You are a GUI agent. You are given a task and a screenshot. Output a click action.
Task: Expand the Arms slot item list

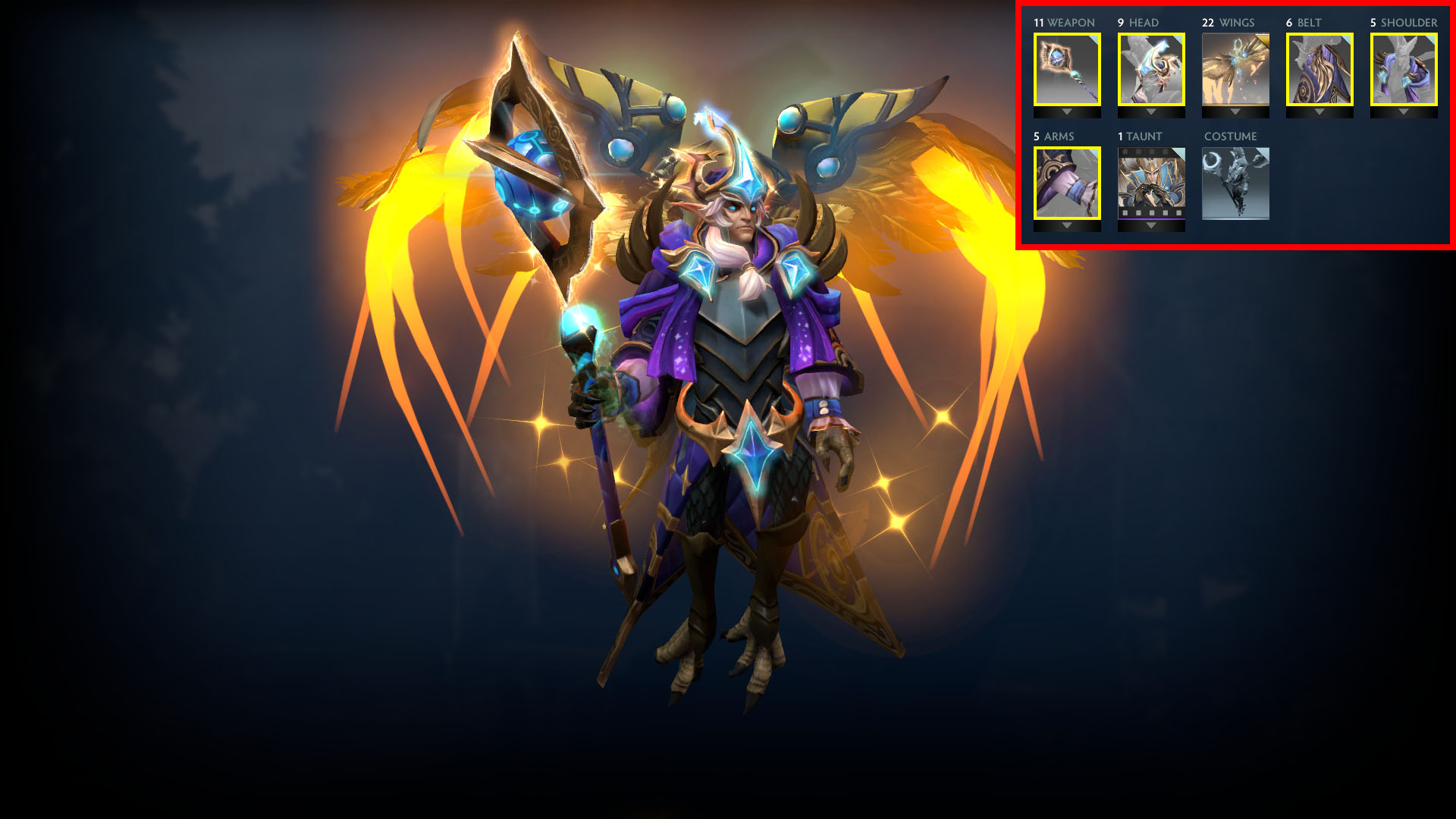coord(1065,225)
